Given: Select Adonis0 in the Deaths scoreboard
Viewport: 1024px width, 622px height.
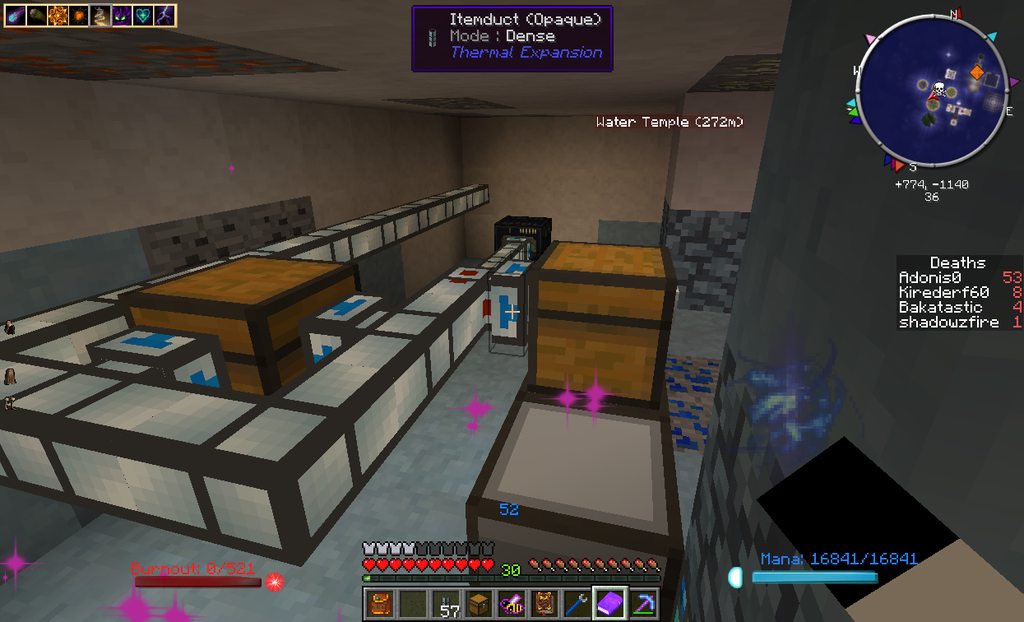Looking at the screenshot, I should (x=929, y=277).
